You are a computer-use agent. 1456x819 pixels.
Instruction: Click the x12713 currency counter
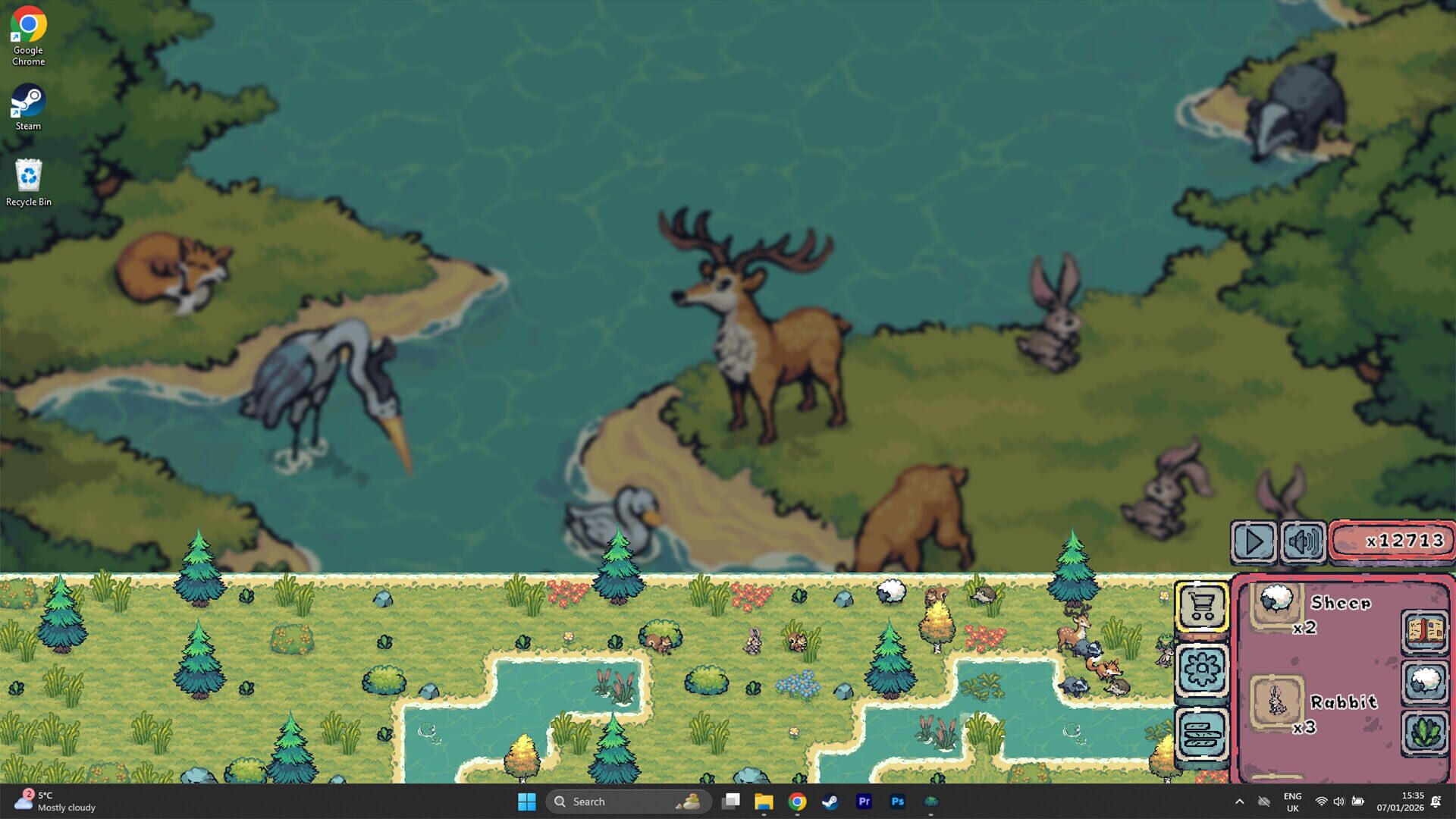(x=1392, y=541)
